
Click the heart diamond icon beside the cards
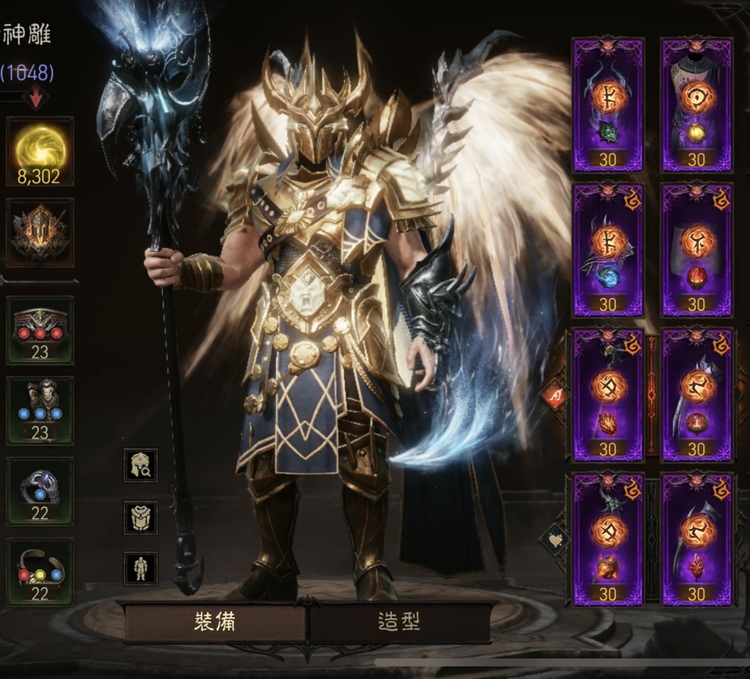tap(554, 540)
